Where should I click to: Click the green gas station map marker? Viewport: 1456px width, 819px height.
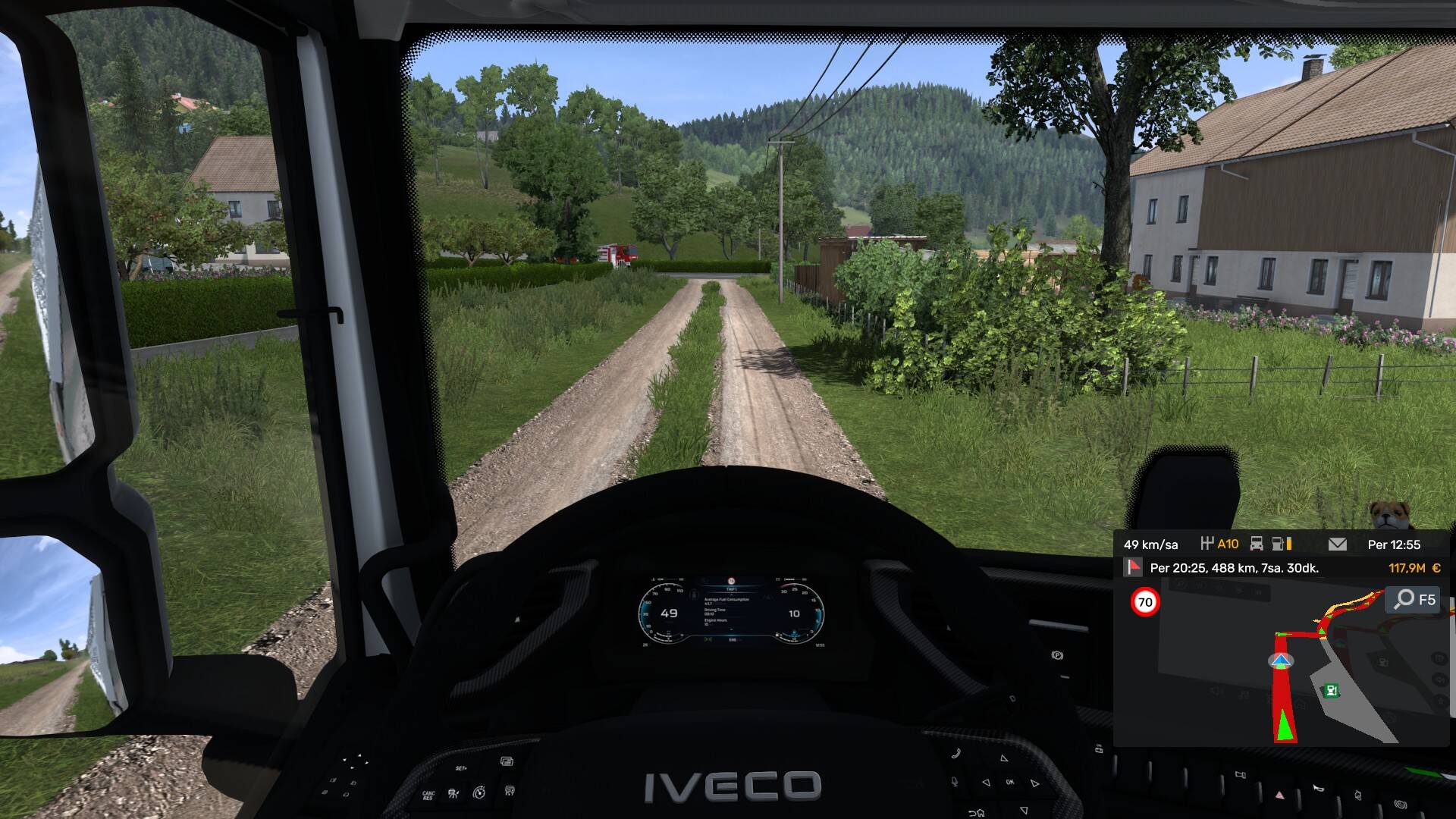[x=1330, y=690]
